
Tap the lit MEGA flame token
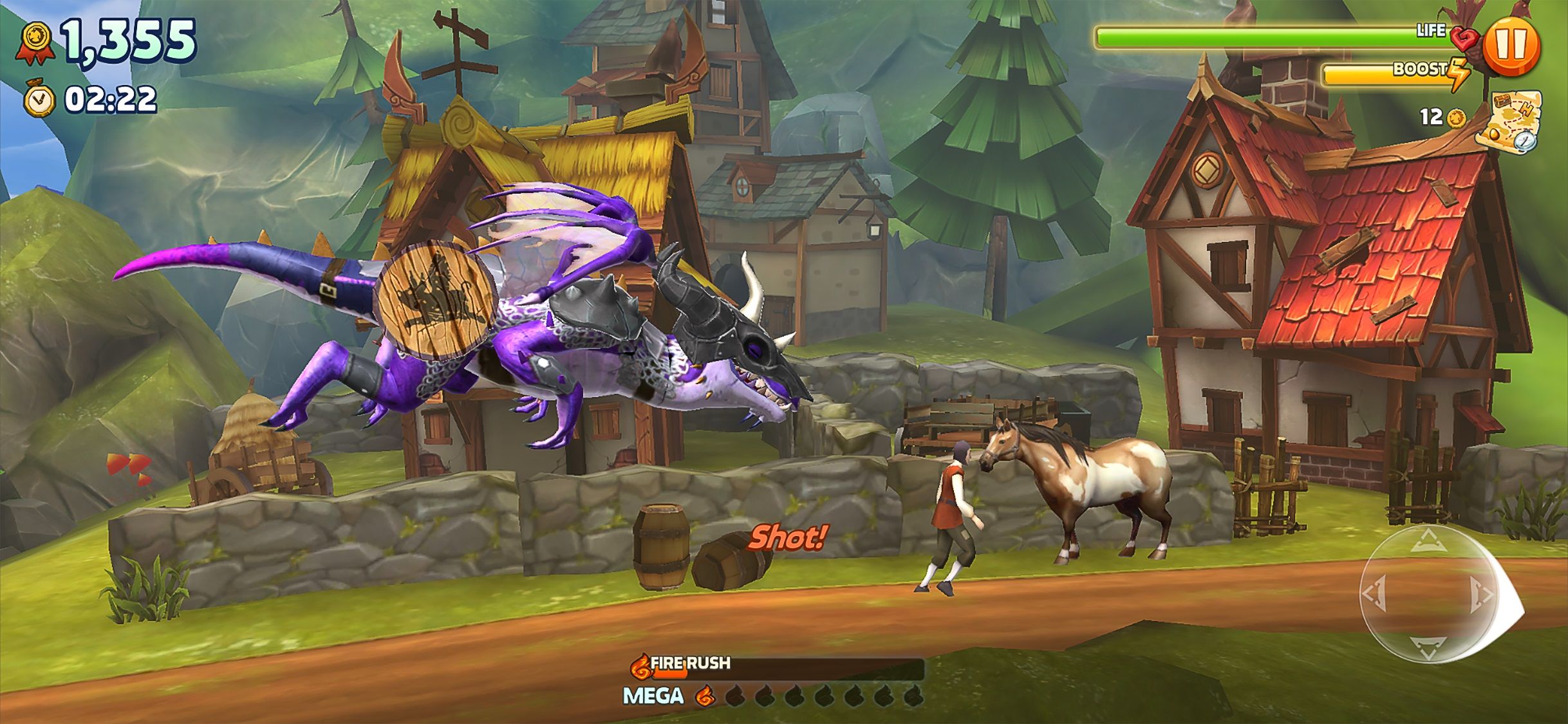click(x=704, y=697)
